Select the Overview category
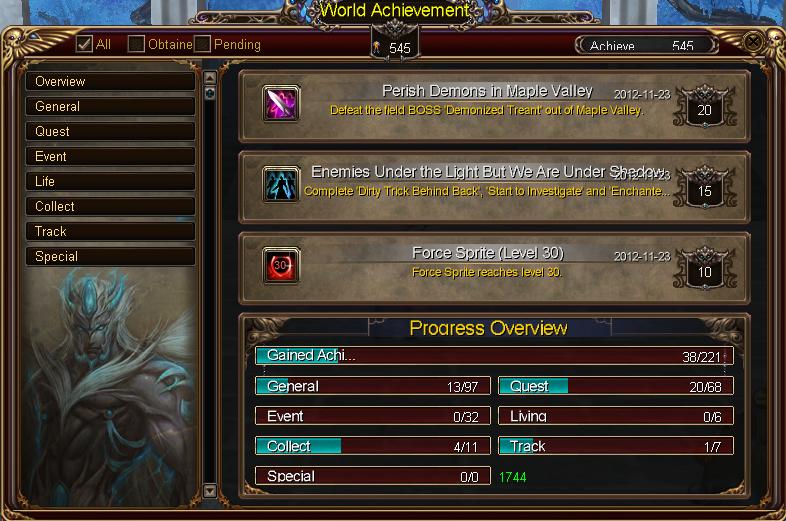This screenshot has height=521, width=786. [110, 81]
